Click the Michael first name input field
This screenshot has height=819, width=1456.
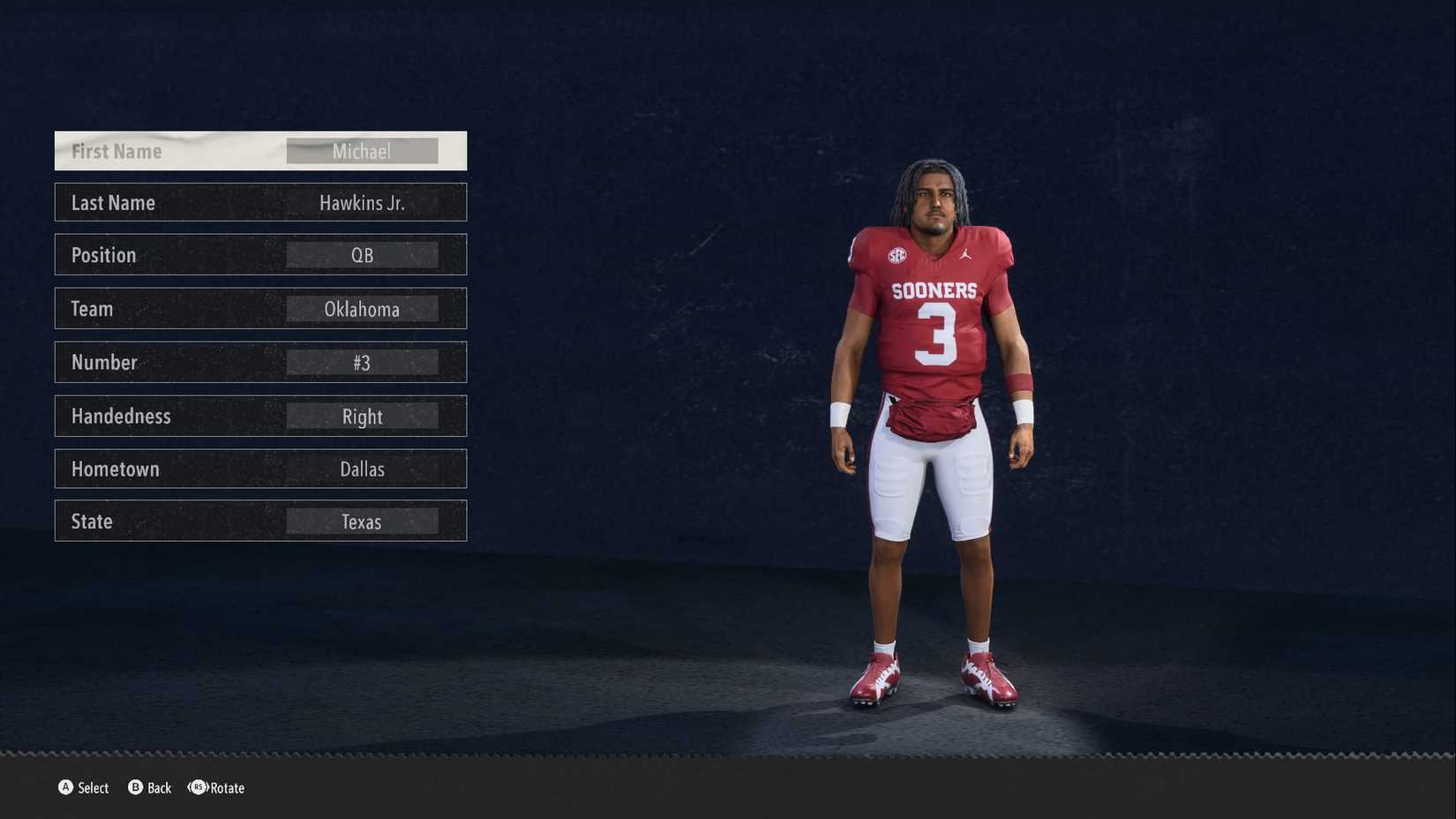362,151
